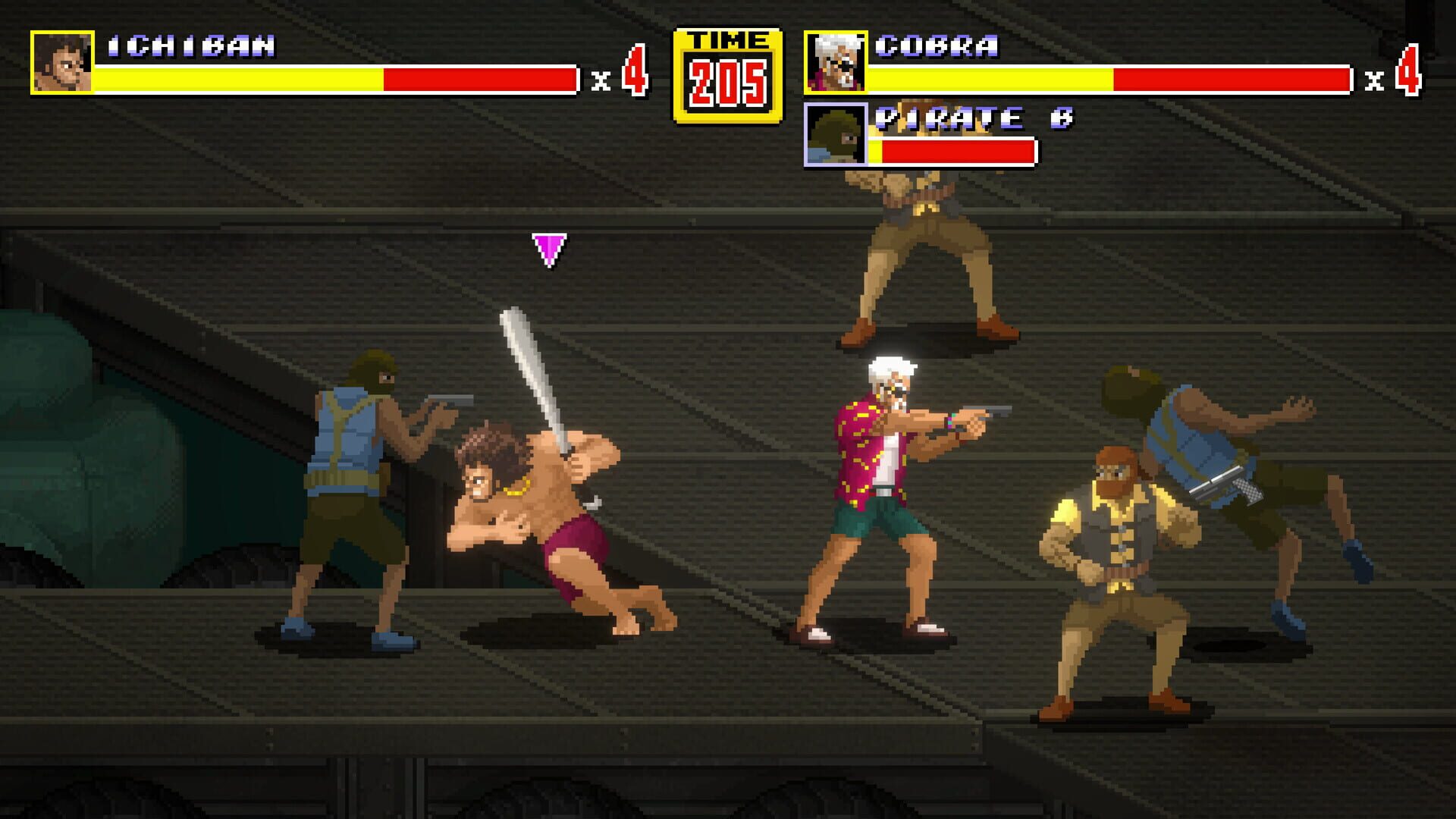Click Ichiban's health bar
Image resolution: width=1456 pixels, height=819 pixels.
[x=334, y=78]
